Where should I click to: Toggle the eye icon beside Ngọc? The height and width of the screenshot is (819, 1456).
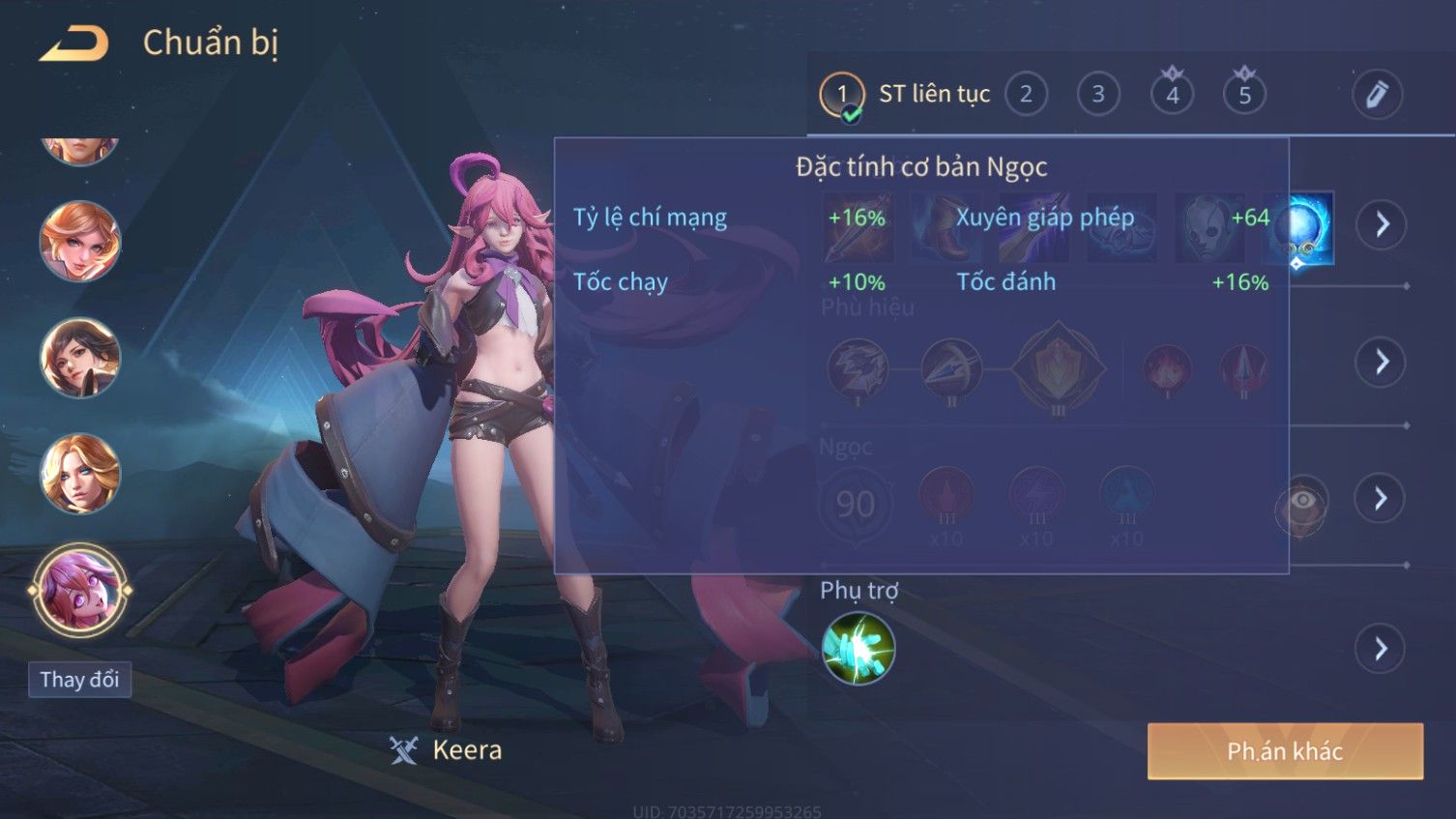point(1302,503)
